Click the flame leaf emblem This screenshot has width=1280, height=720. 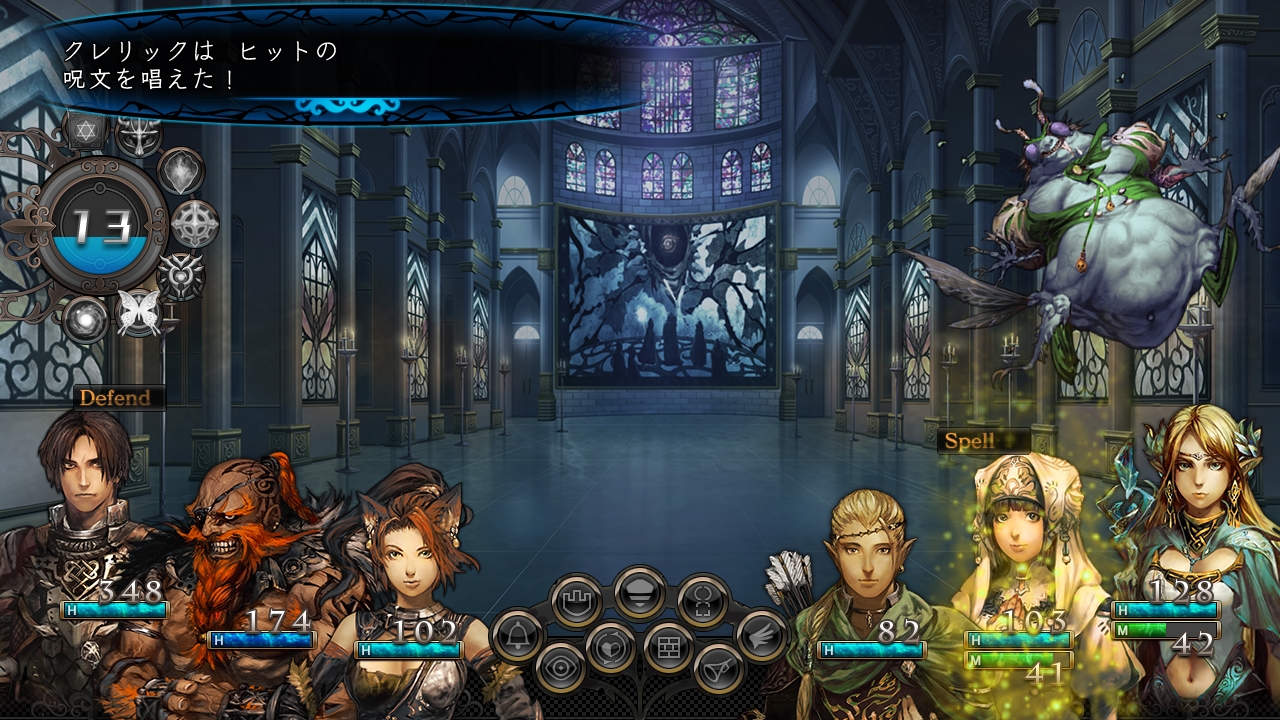point(181,171)
